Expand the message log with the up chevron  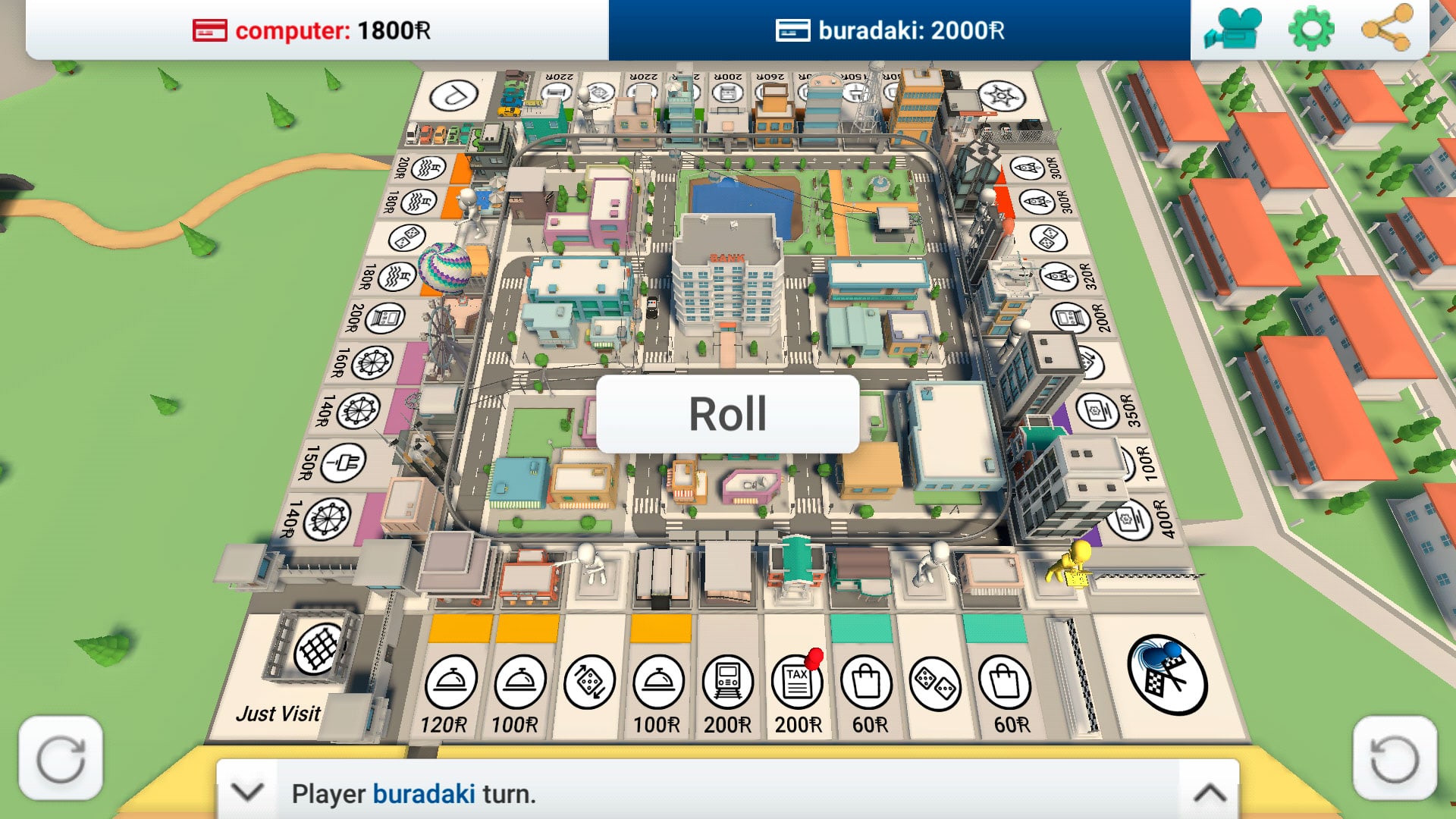pos(1210,793)
